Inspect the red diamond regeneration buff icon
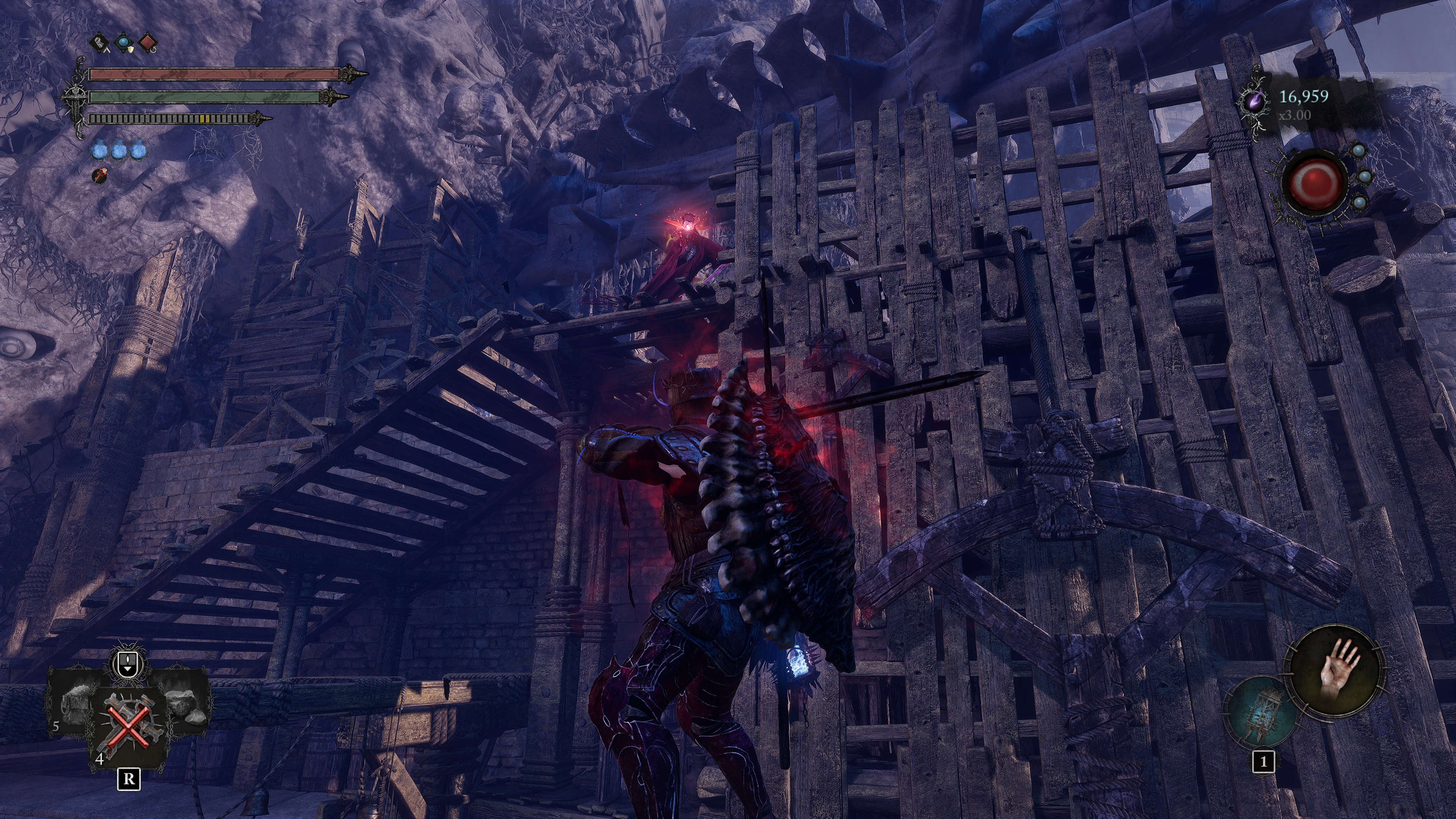This screenshot has width=1456, height=819. tap(147, 43)
